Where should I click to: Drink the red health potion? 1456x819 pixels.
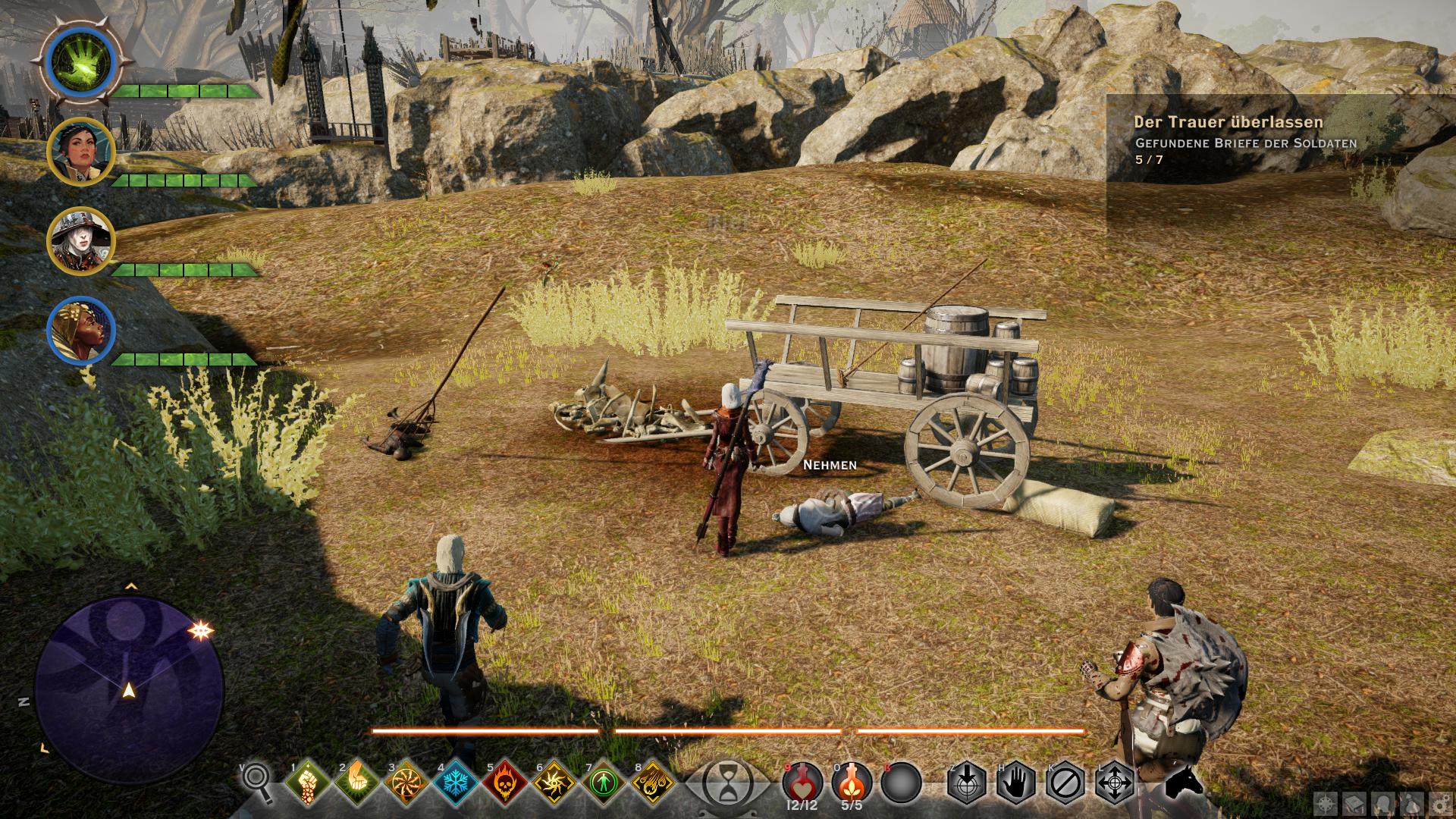802,783
